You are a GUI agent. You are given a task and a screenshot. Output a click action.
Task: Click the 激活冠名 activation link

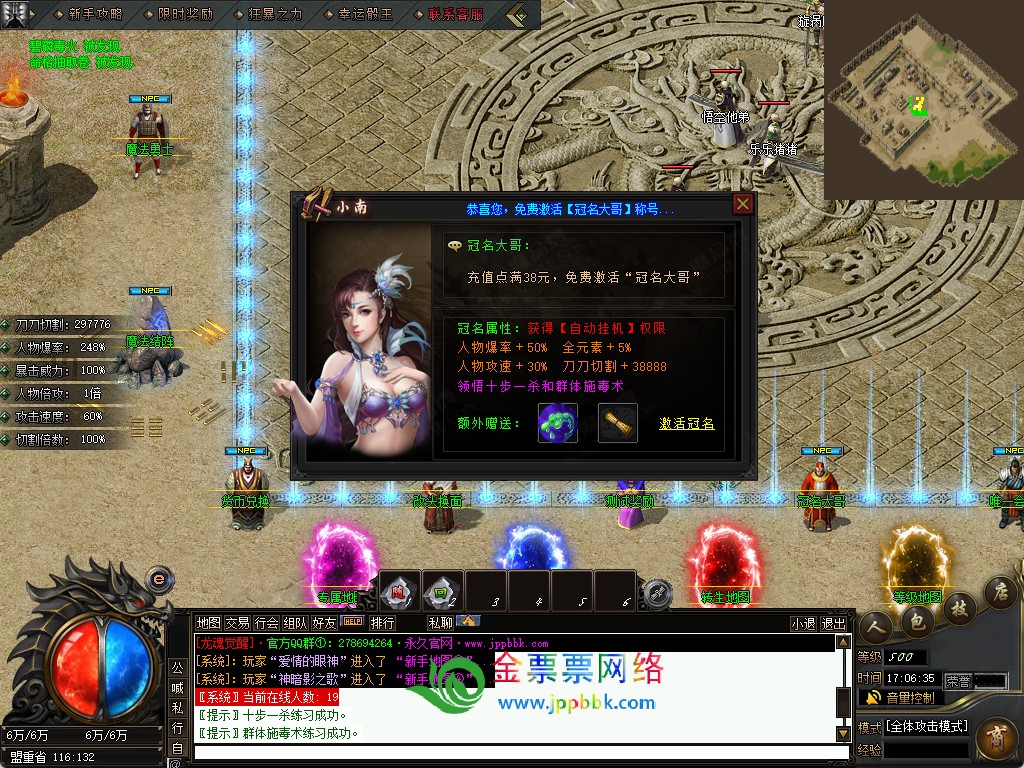pyautogui.click(x=686, y=423)
